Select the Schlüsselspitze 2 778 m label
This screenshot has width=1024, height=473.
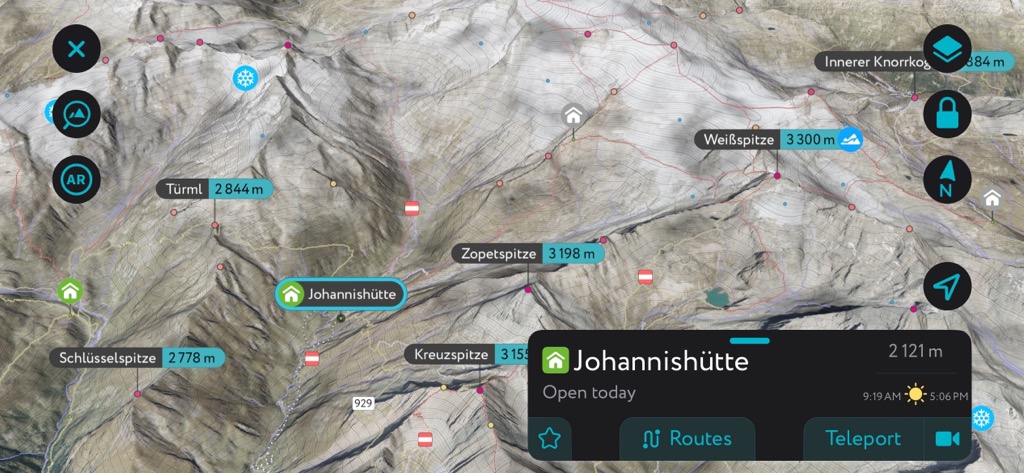[x=138, y=358]
